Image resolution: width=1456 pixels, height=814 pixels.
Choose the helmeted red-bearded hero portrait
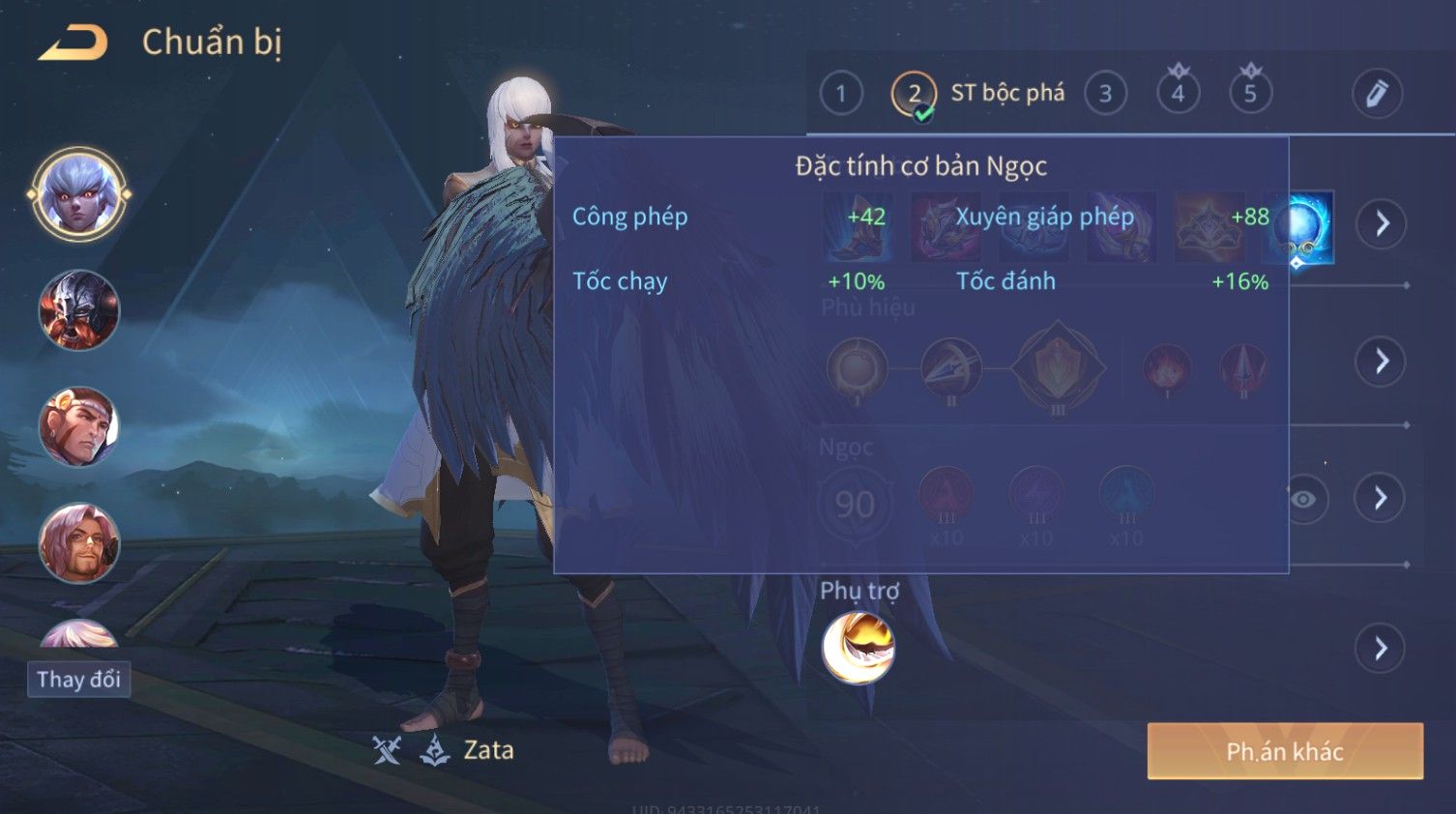coord(79,310)
